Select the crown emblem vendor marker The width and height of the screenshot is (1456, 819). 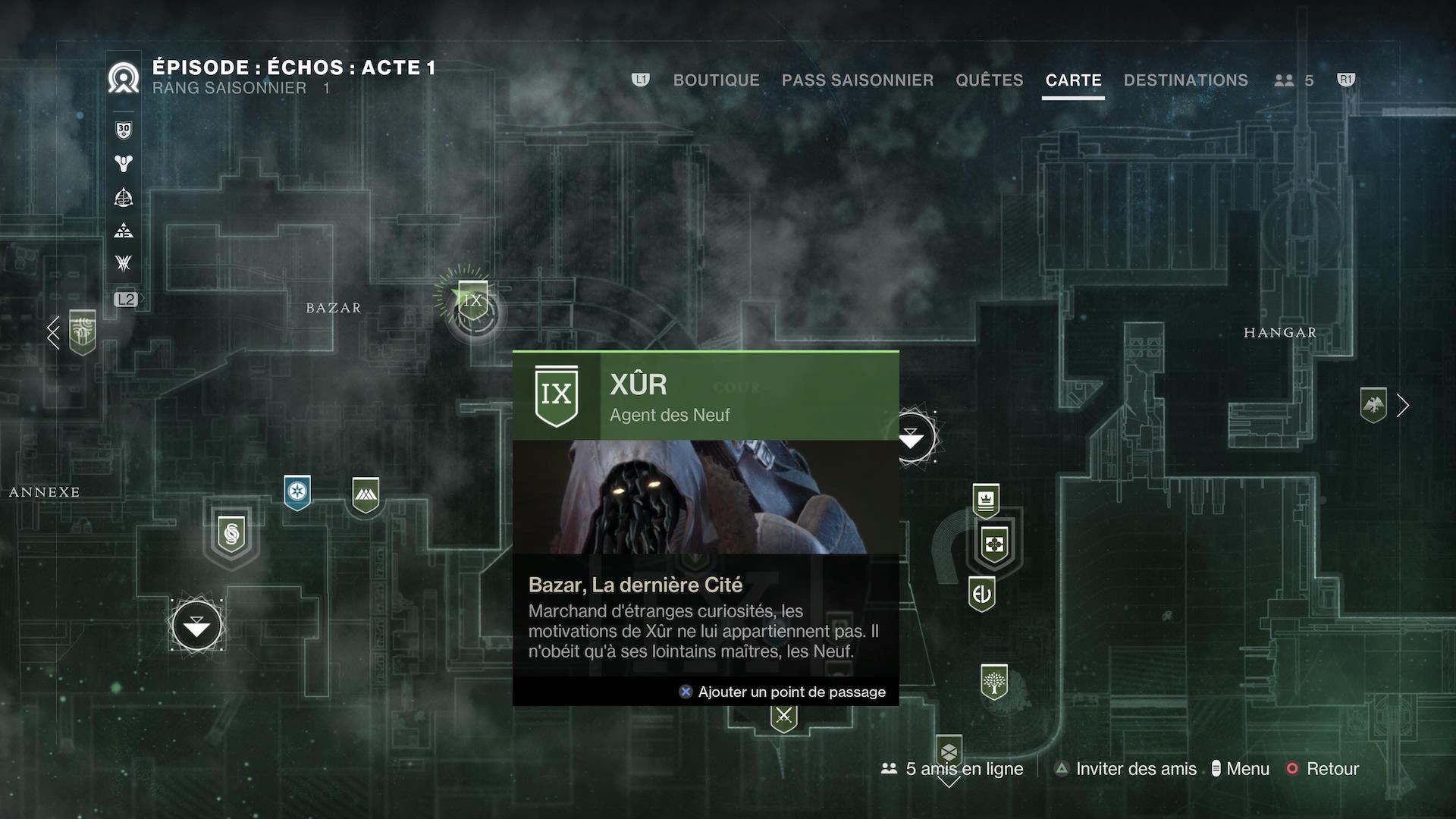pos(986,500)
